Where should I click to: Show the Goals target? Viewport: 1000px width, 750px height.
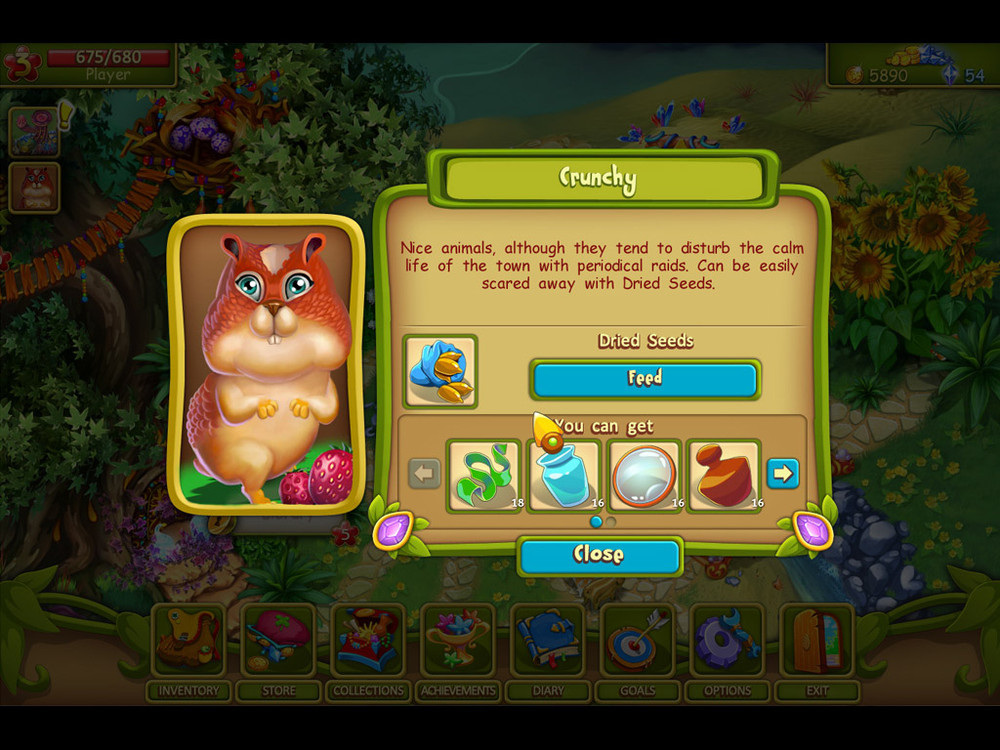point(638,640)
